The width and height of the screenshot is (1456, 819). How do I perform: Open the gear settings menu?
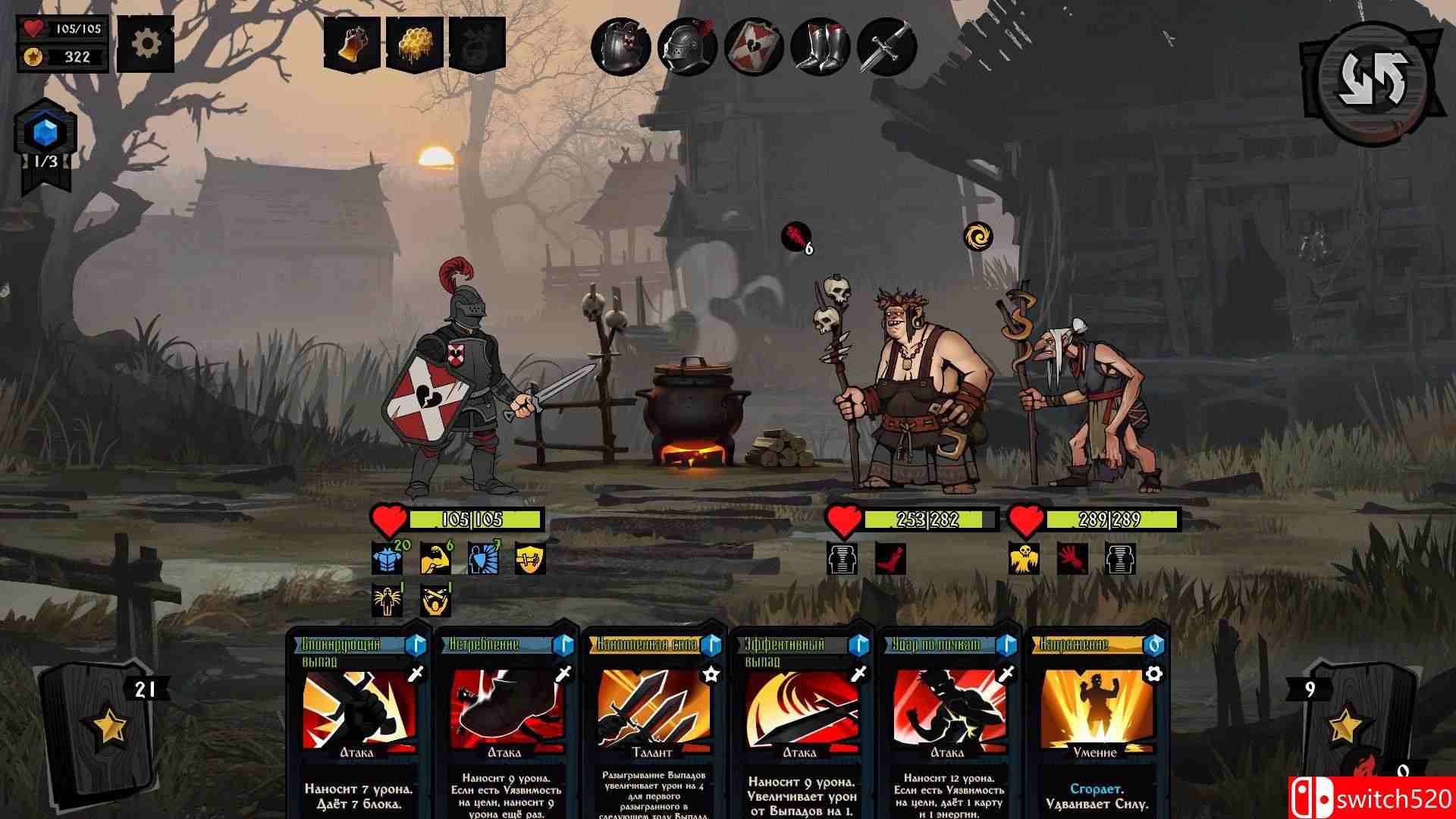pyautogui.click(x=145, y=43)
